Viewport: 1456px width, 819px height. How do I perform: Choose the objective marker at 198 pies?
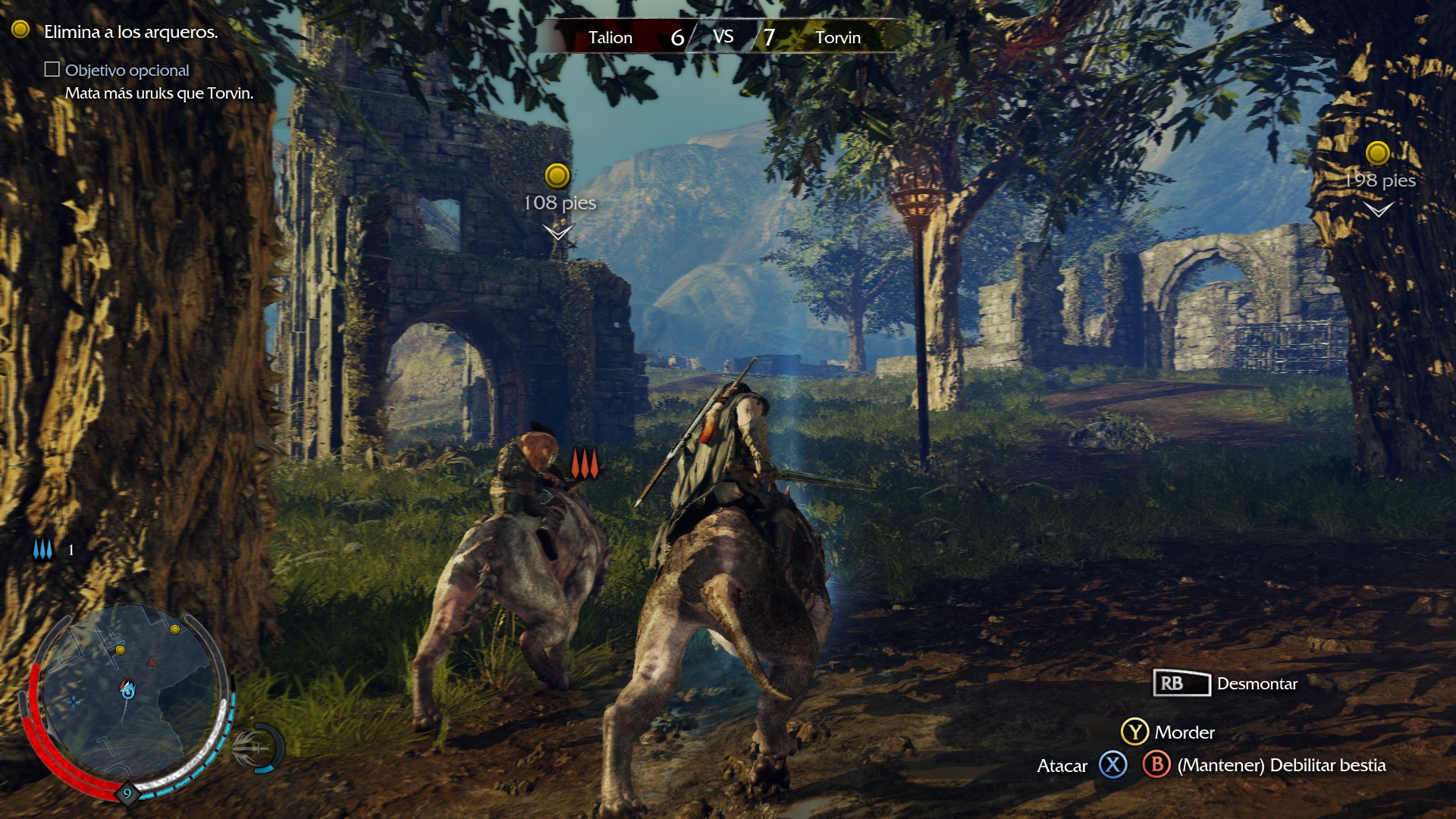[1377, 153]
